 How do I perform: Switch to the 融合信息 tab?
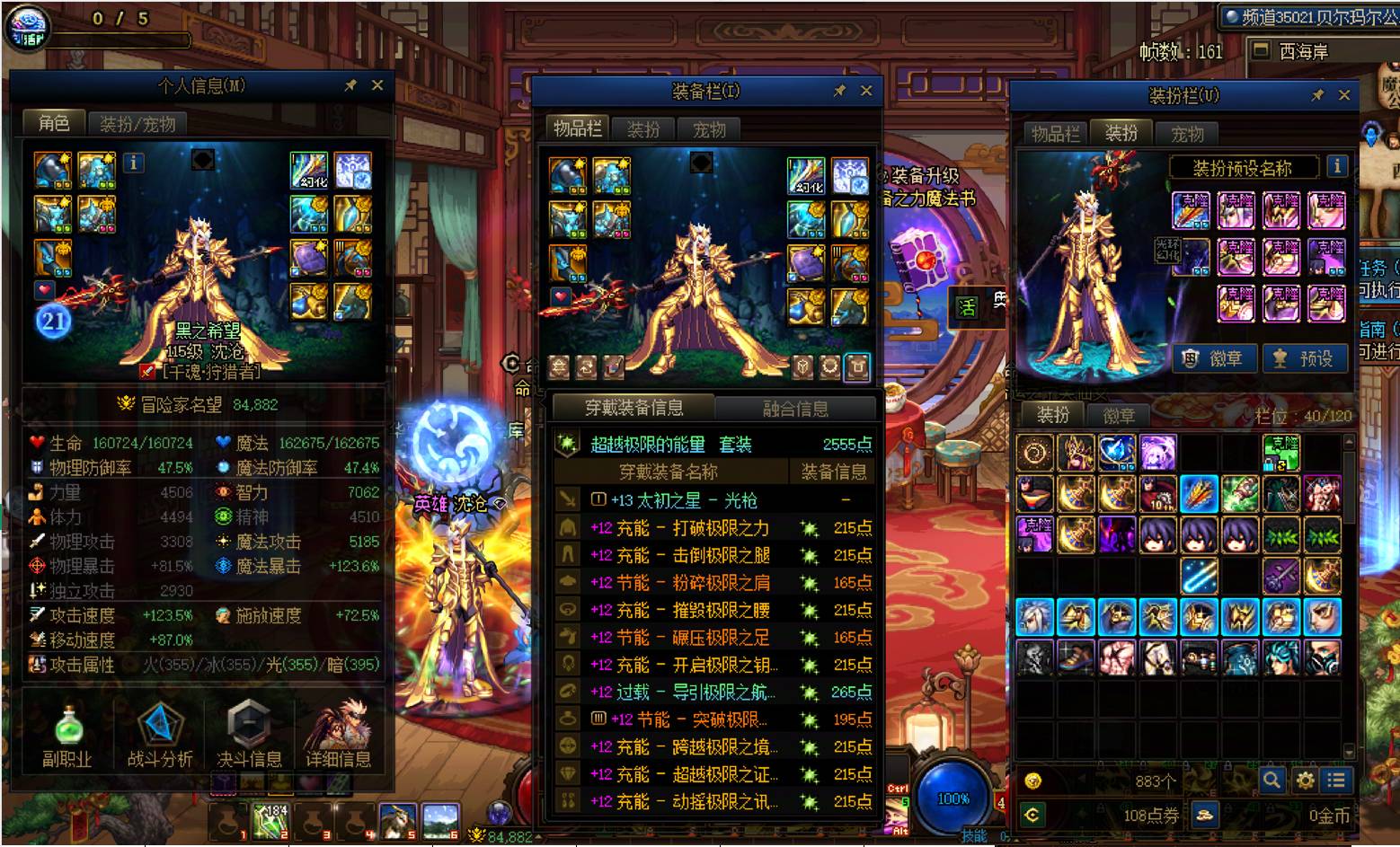click(795, 409)
